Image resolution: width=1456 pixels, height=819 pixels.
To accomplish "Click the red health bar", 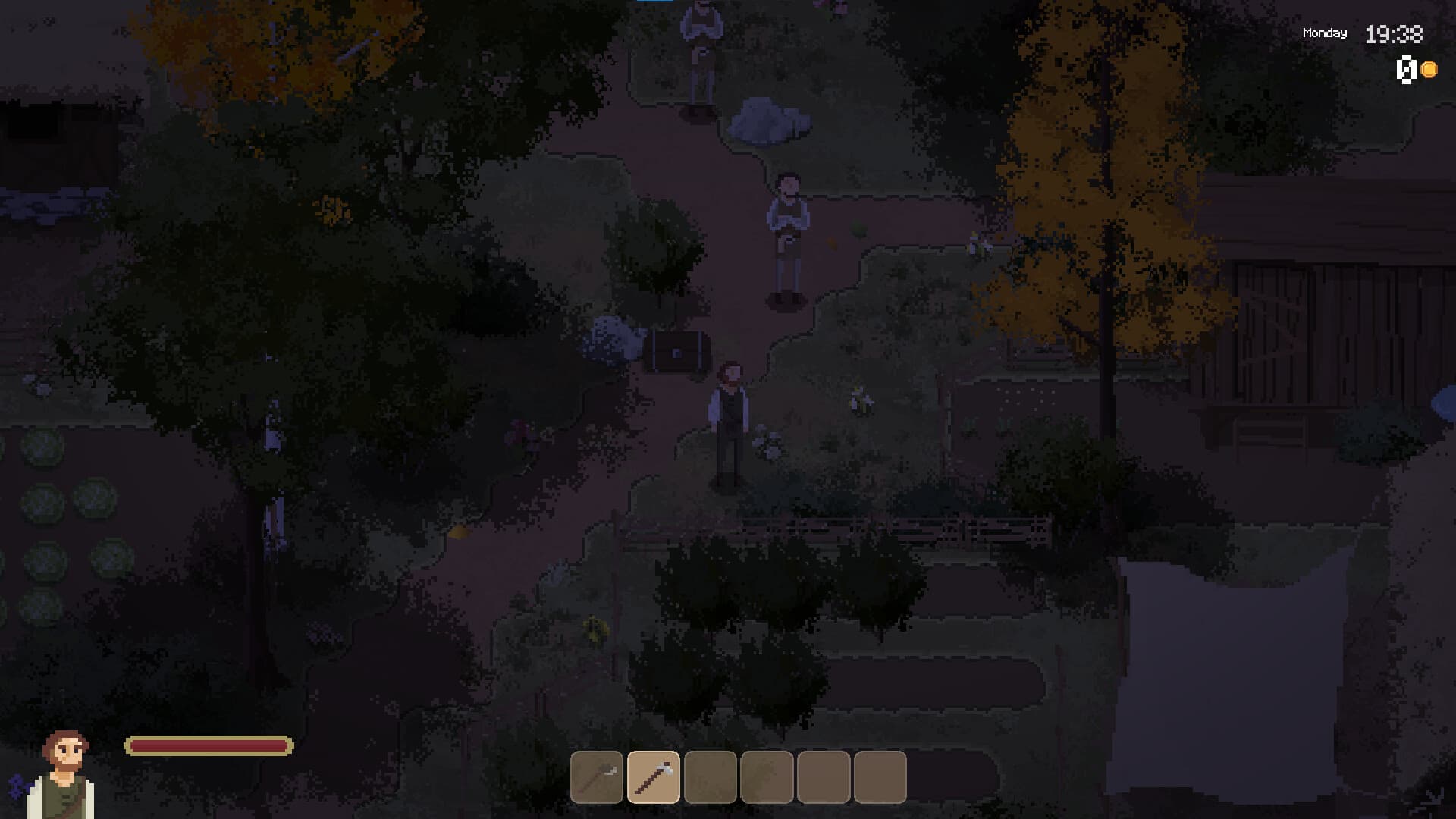I will (x=207, y=745).
